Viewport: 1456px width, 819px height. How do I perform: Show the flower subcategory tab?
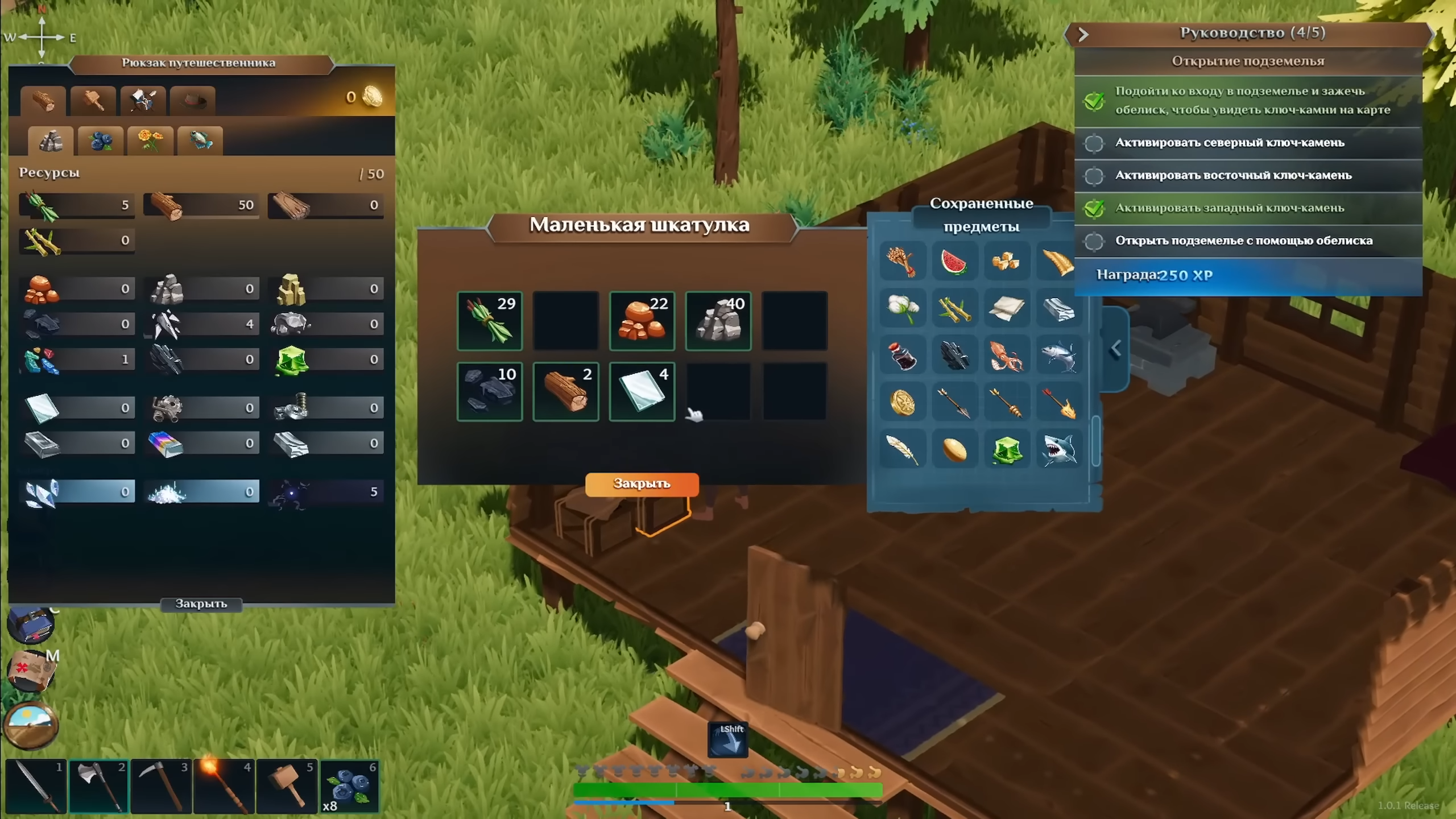click(x=150, y=140)
